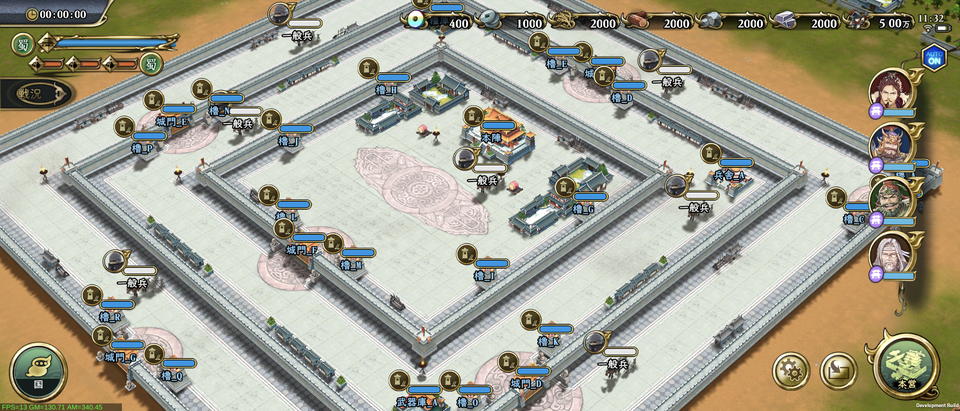Open the gear settings button
This screenshot has width=960, height=411.
[x=790, y=369]
